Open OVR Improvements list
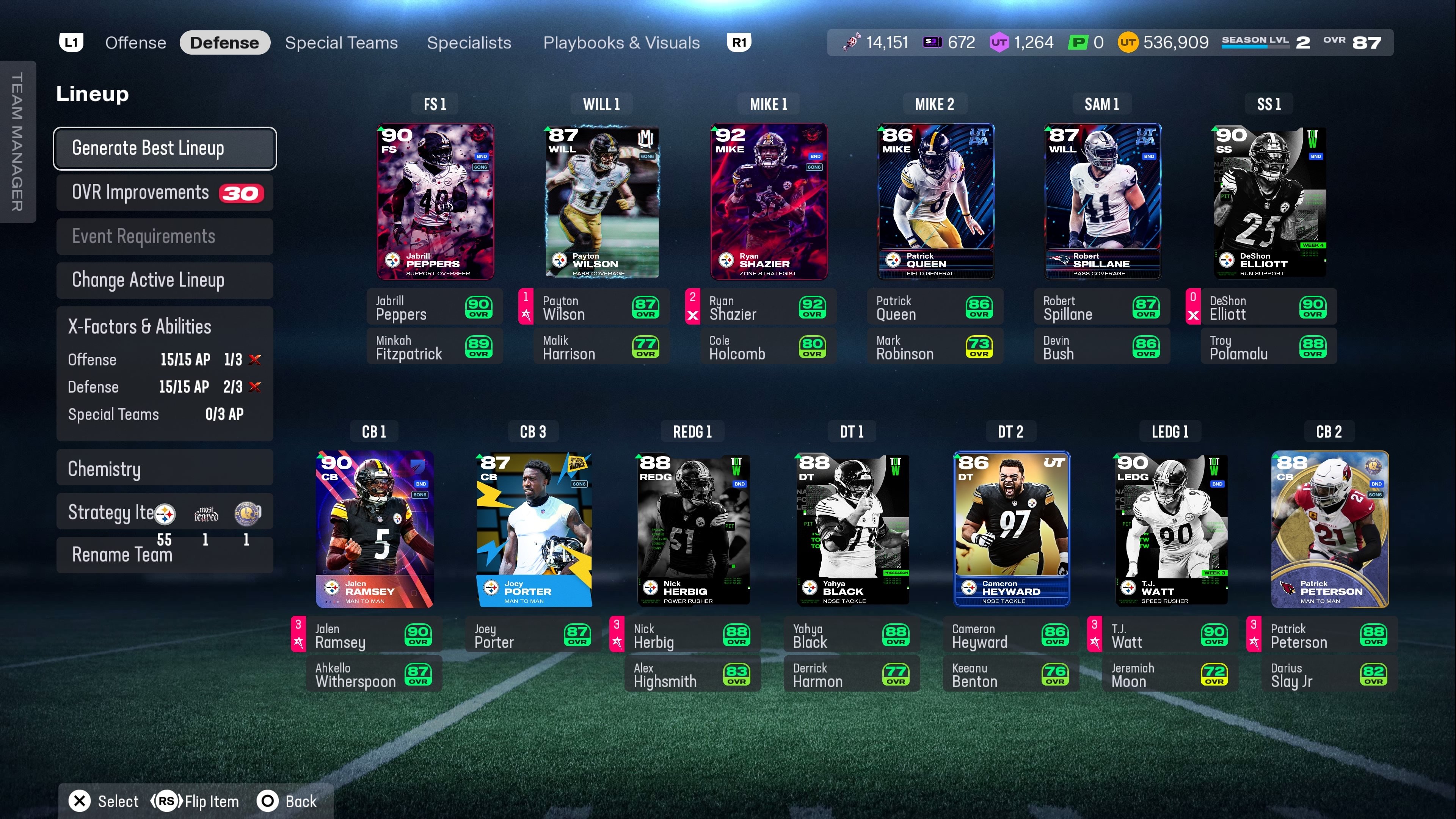 [165, 193]
